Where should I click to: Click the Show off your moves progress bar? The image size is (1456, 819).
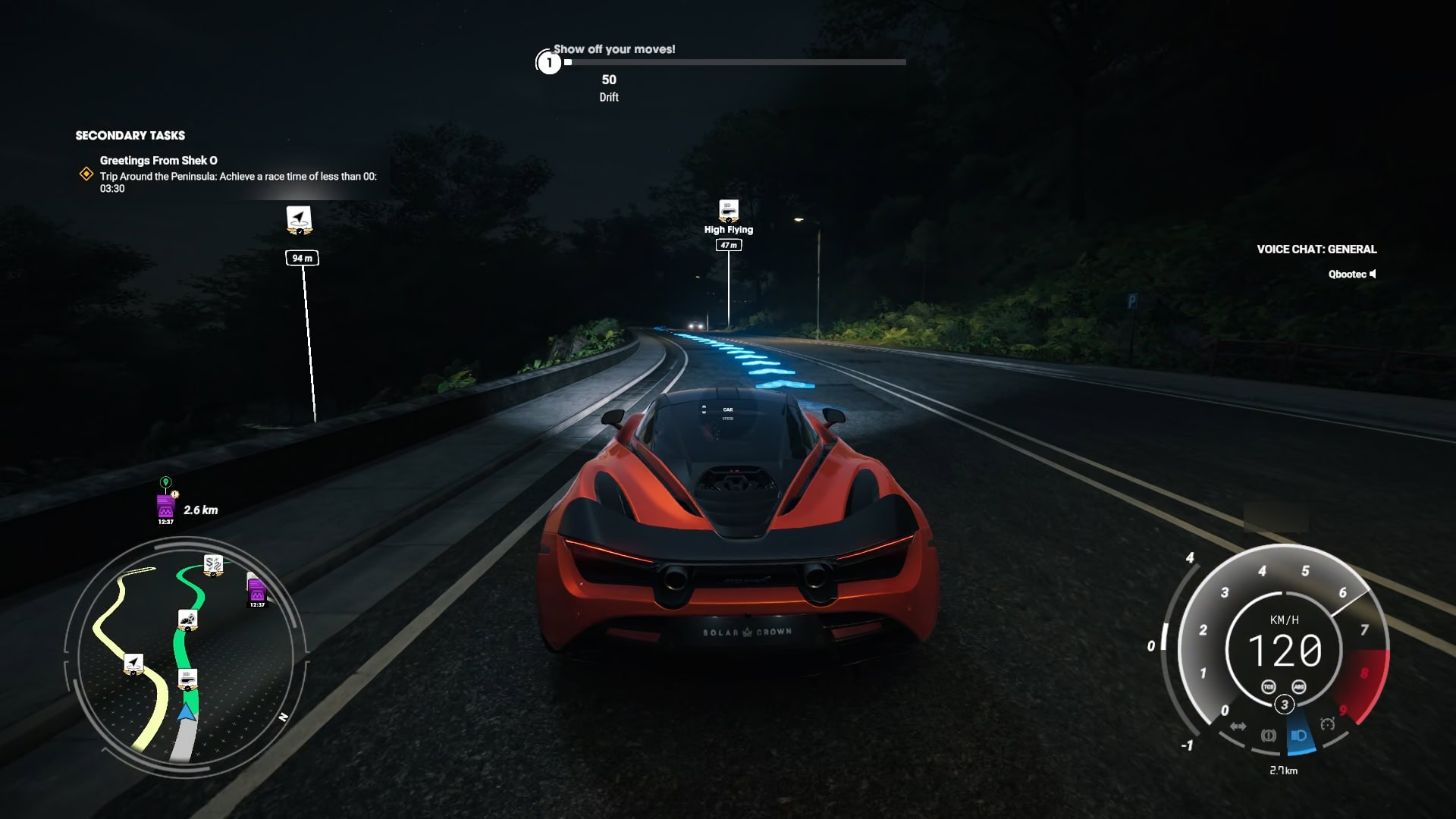[733, 62]
